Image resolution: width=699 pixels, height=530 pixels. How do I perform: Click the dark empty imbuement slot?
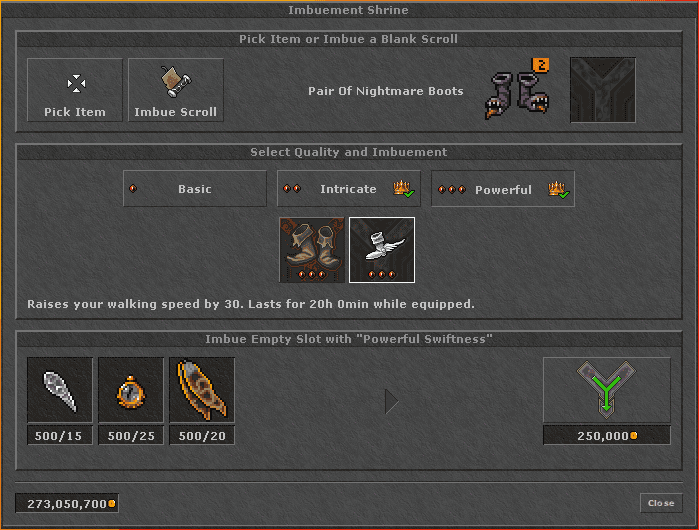pyautogui.click(x=603, y=91)
